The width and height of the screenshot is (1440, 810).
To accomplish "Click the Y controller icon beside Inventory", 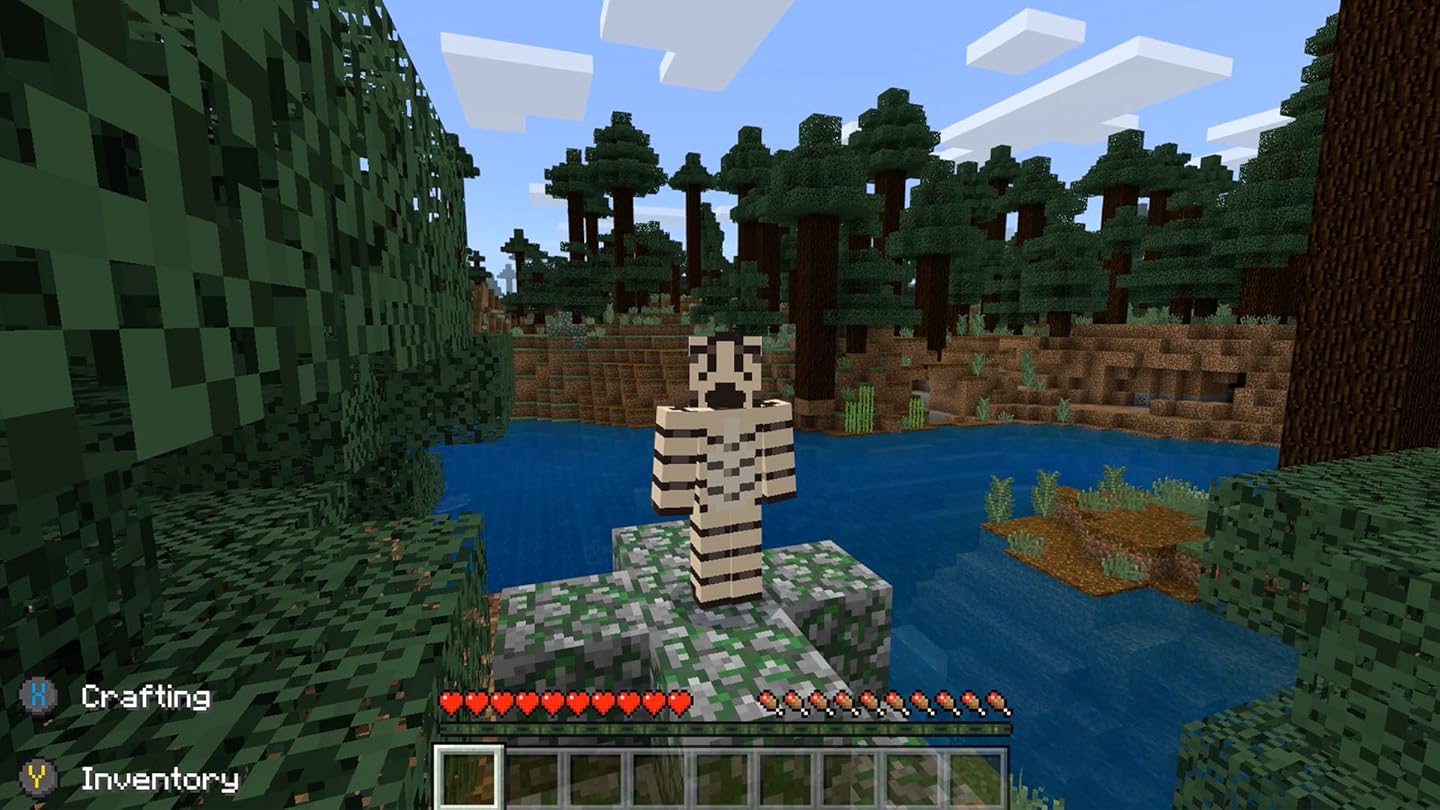I will [36, 775].
